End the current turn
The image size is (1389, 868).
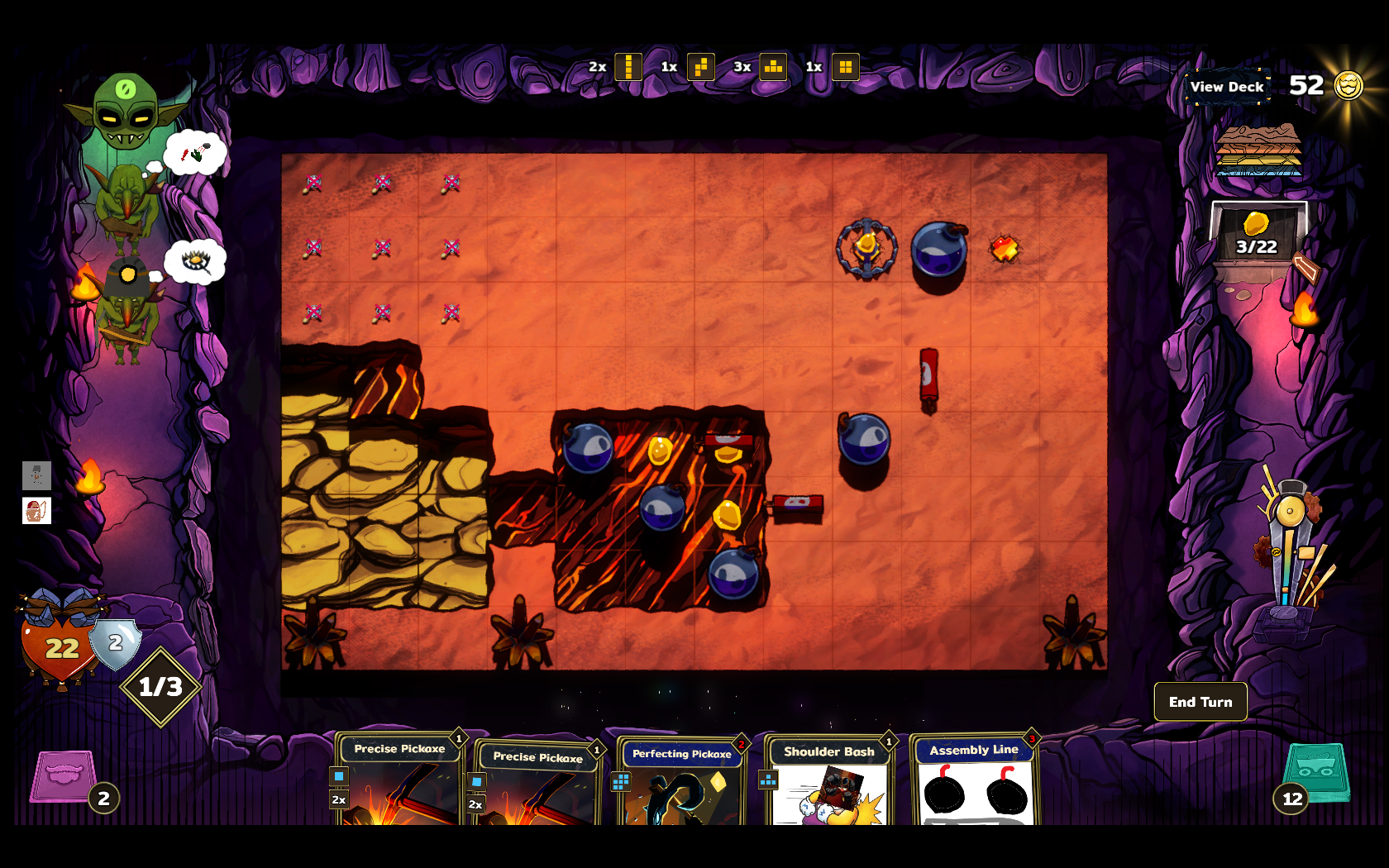coord(1200,702)
